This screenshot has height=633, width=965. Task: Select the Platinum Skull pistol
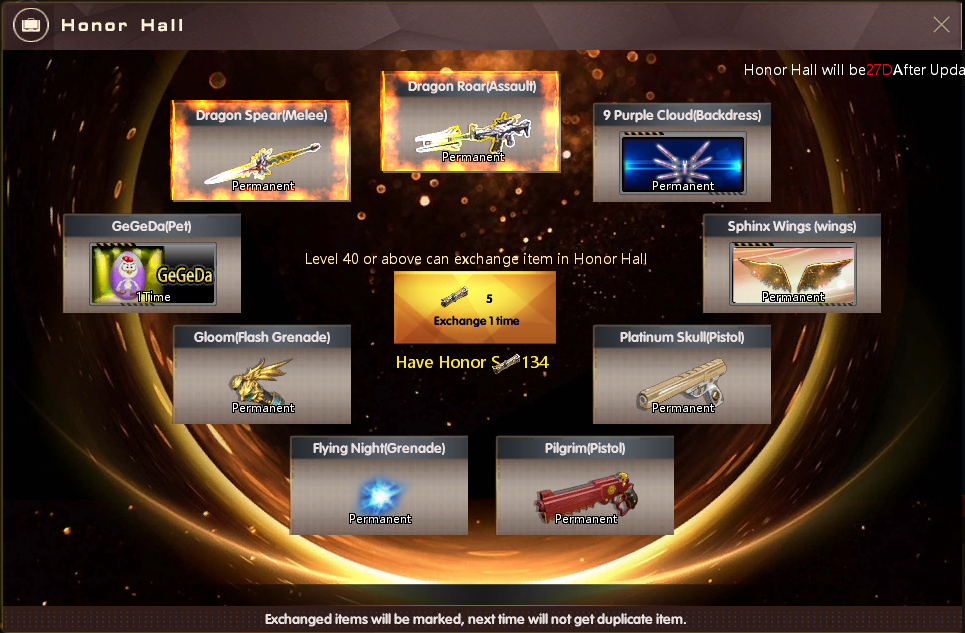coord(682,374)
